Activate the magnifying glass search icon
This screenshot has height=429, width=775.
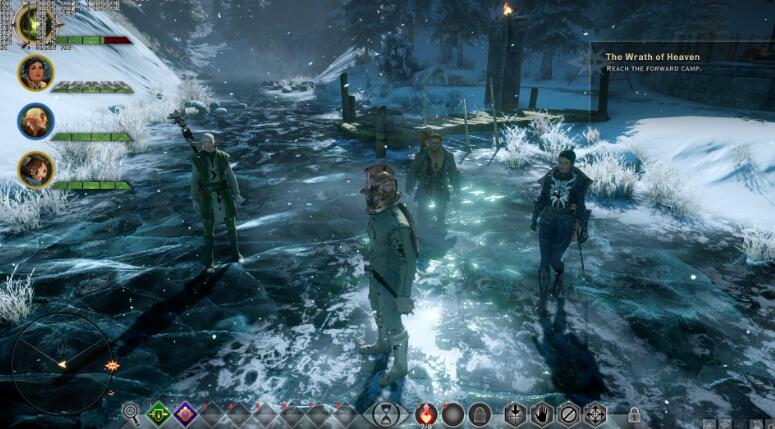tap(131, 412)
